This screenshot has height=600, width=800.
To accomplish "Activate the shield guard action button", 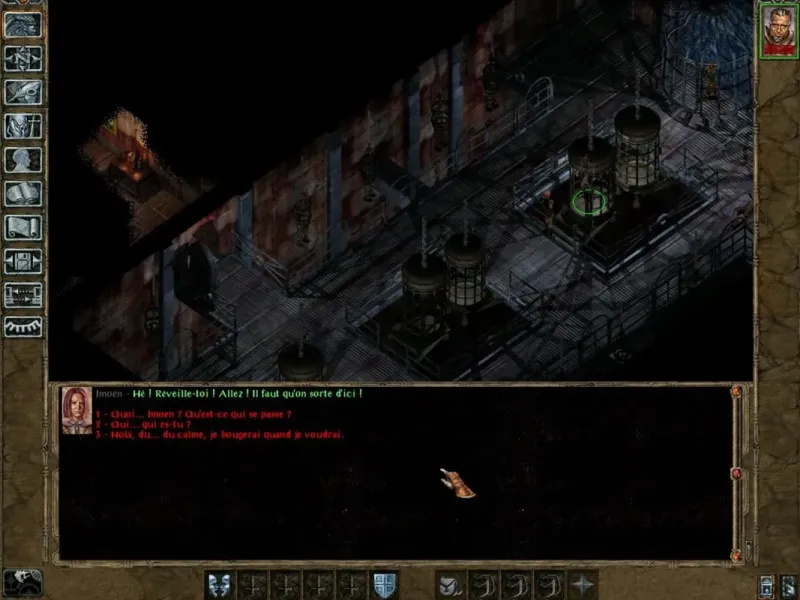I will [384, 584].
